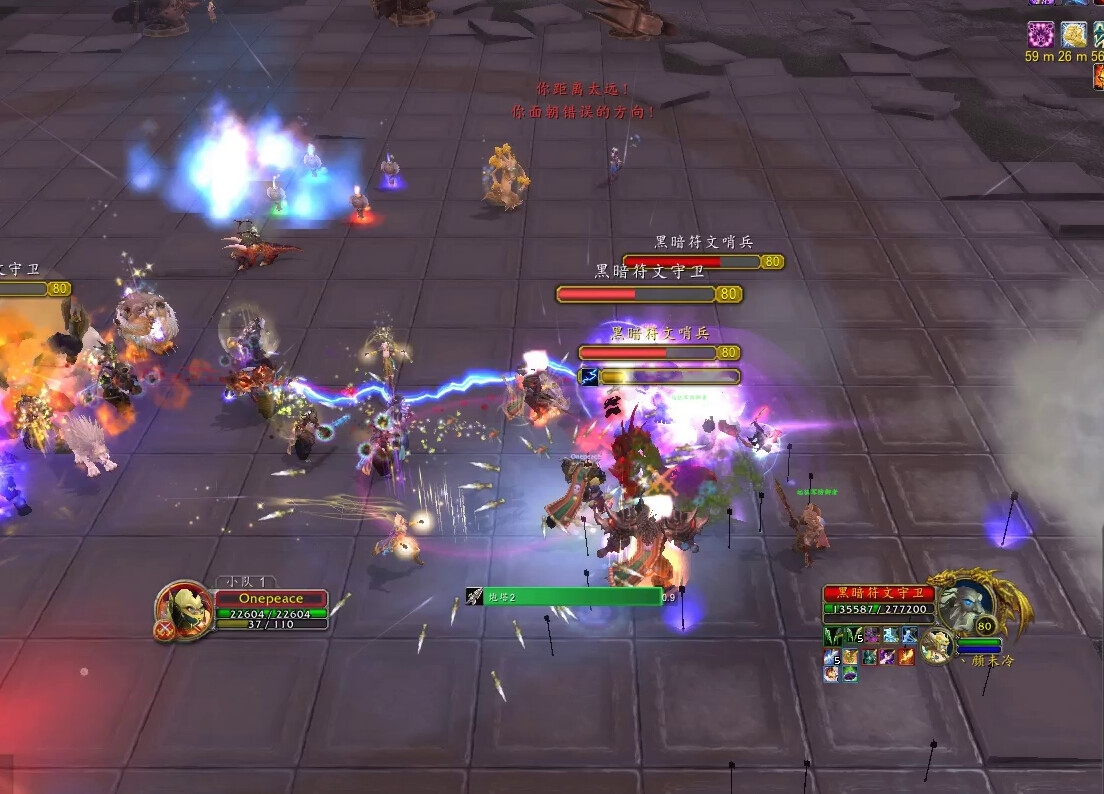Image resolution: width=1104 pixels, height=794 pixels.
Task: Select the Onepeace player portrait
Action: [x=184, y=607]
